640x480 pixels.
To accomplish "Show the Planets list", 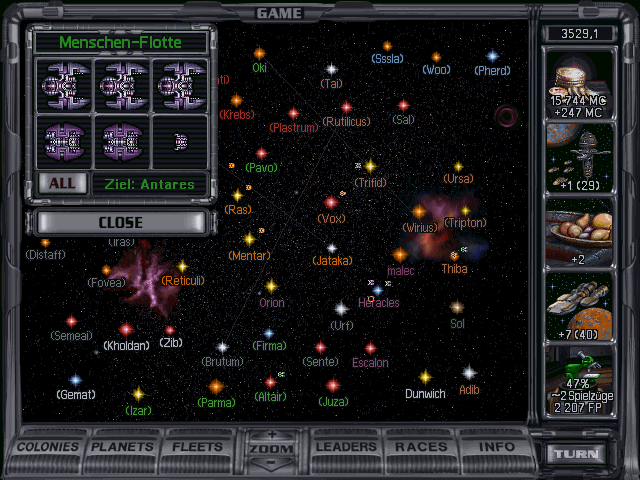I will [123, 447].
